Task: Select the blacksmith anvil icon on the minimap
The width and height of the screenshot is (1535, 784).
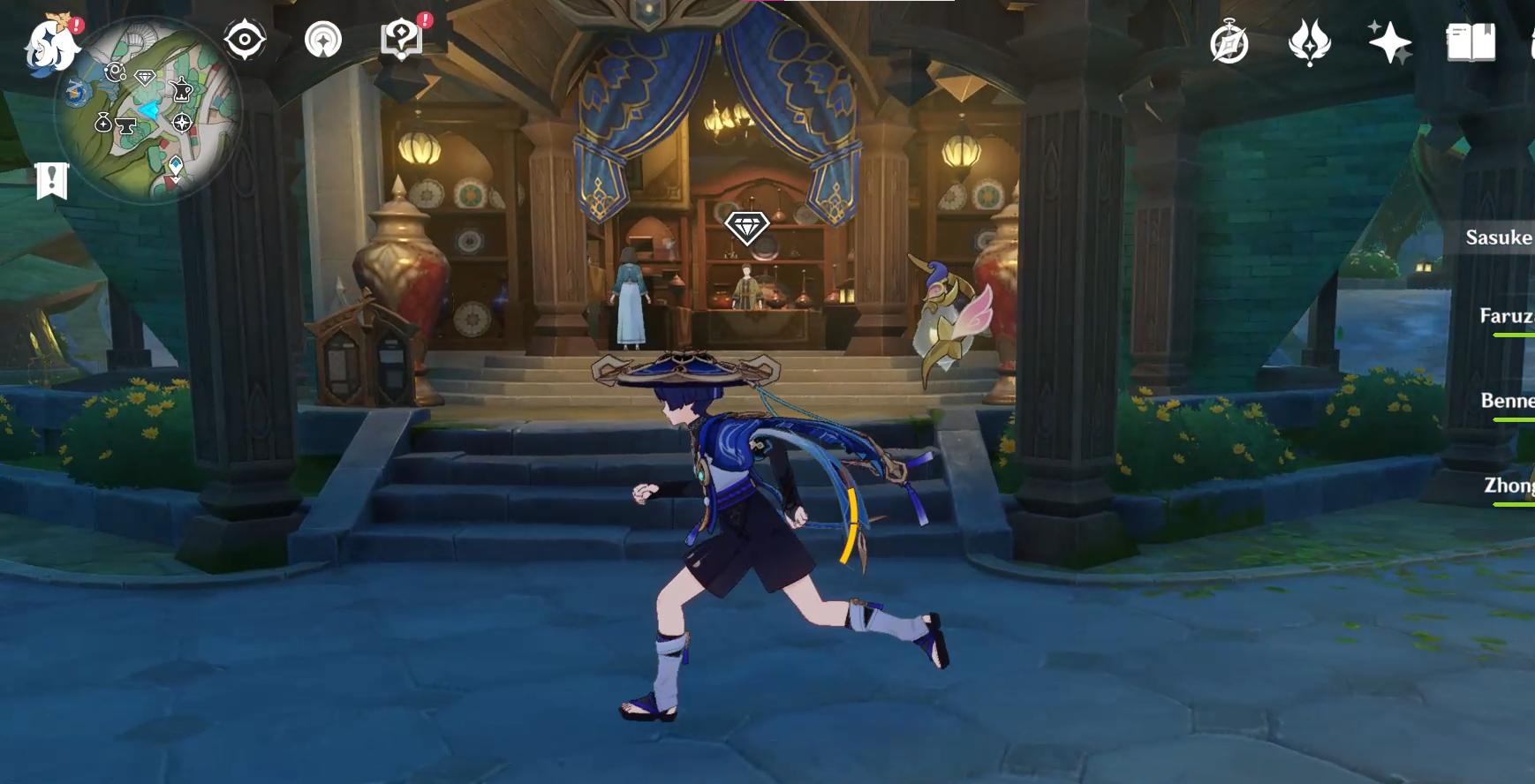Action: (x=127, y=126)
